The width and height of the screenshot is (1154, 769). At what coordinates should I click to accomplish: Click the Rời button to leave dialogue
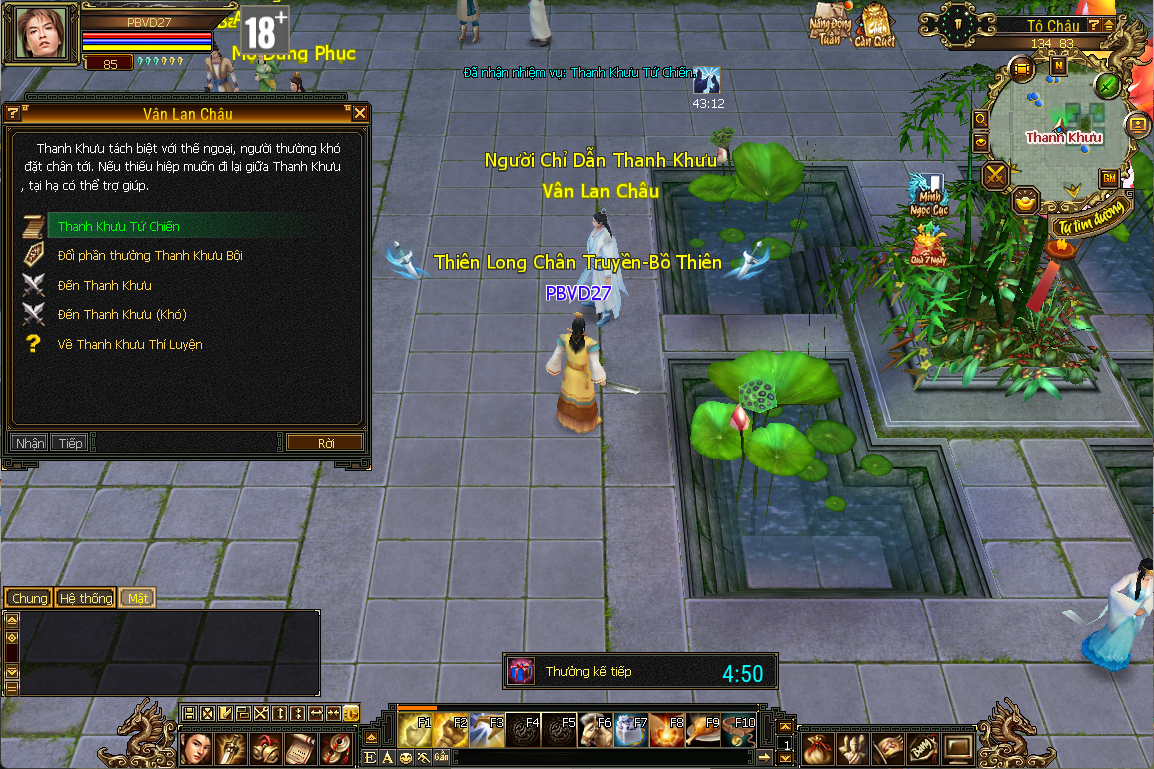pos(326,443)
